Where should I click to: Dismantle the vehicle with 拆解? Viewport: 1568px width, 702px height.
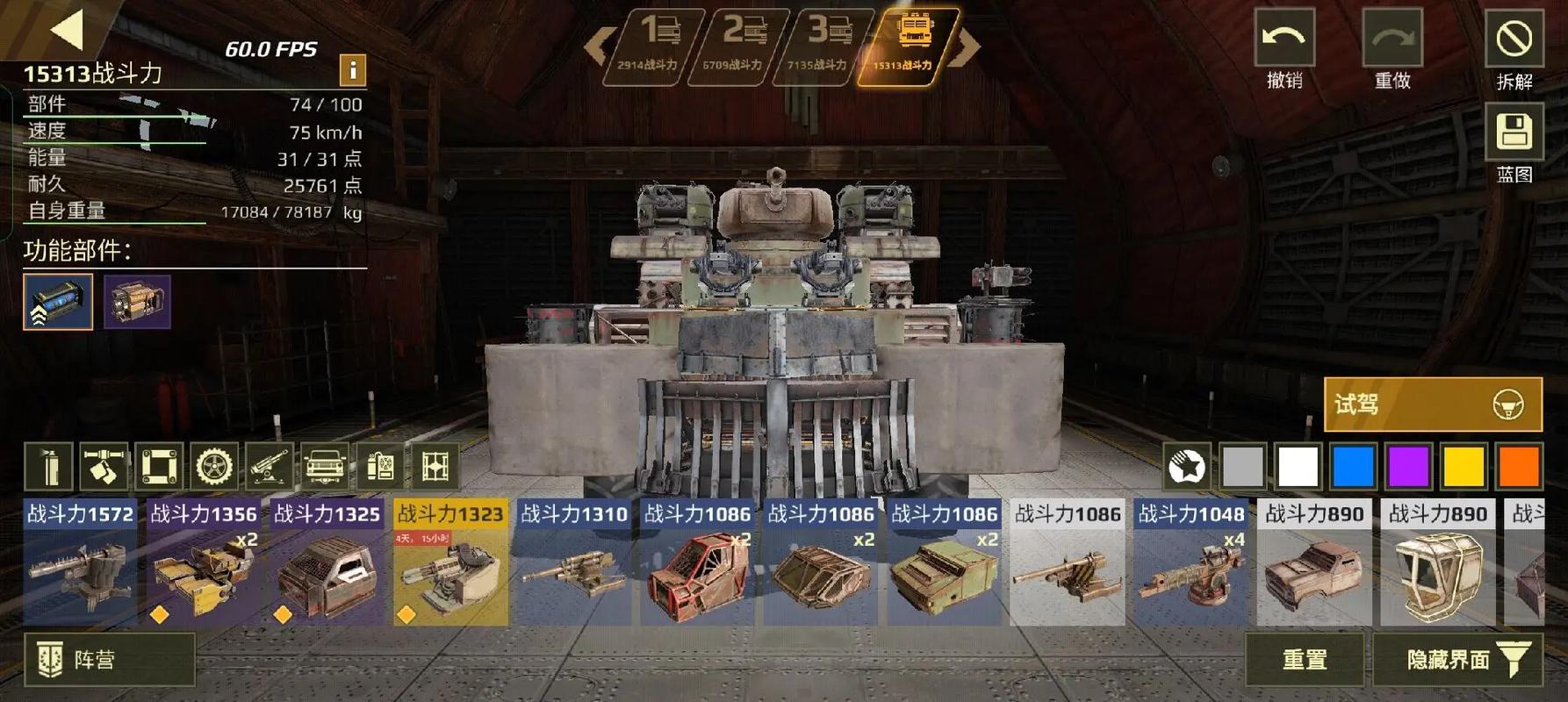[1514, 50]
